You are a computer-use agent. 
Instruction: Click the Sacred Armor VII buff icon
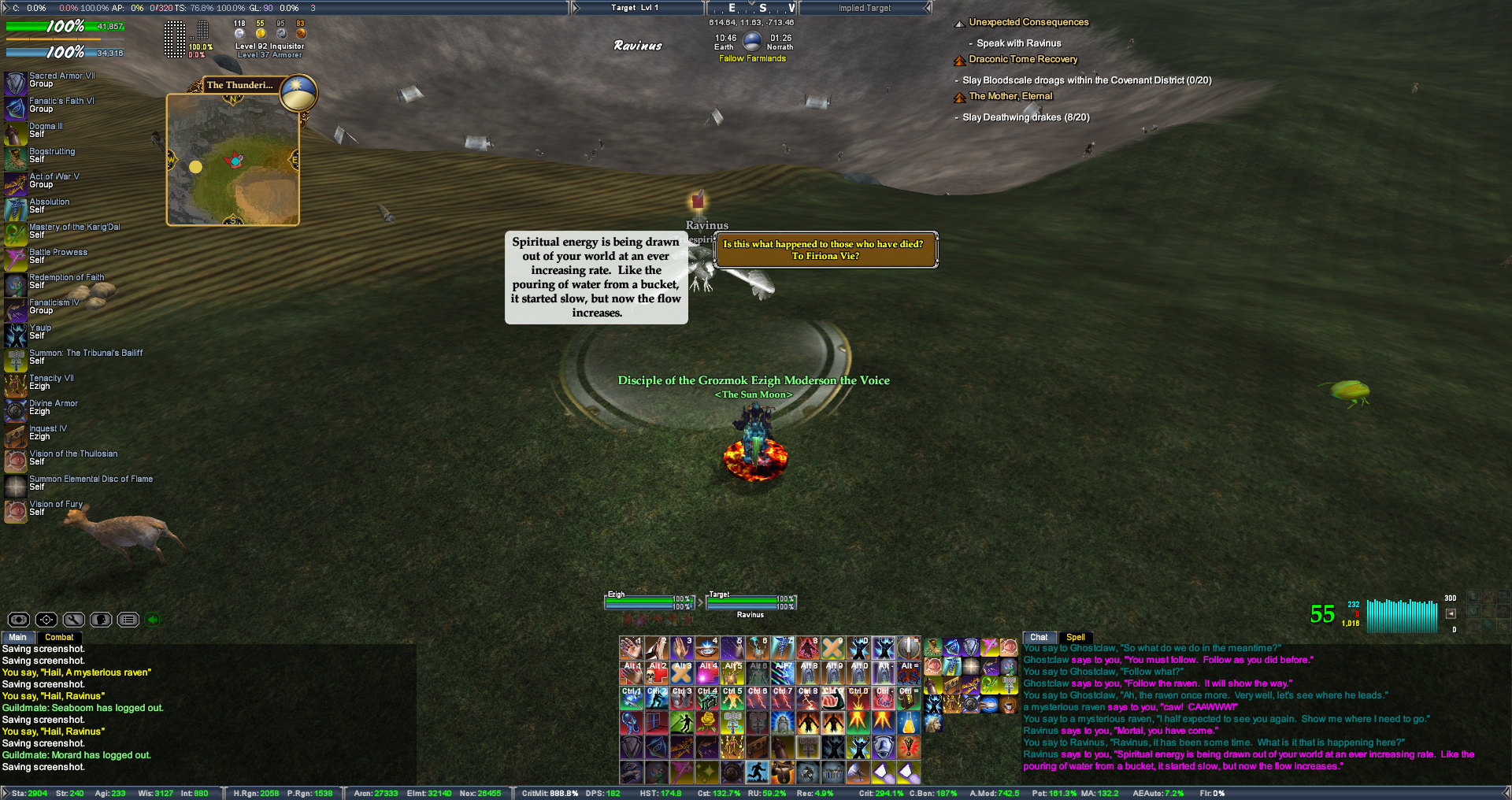(16, 83)
